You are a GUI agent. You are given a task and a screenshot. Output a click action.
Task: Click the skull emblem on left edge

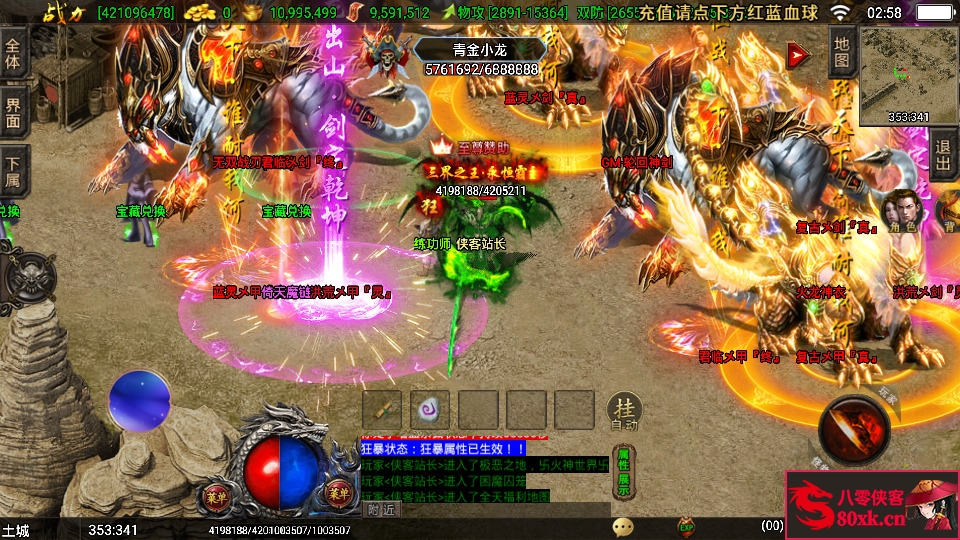25,277
